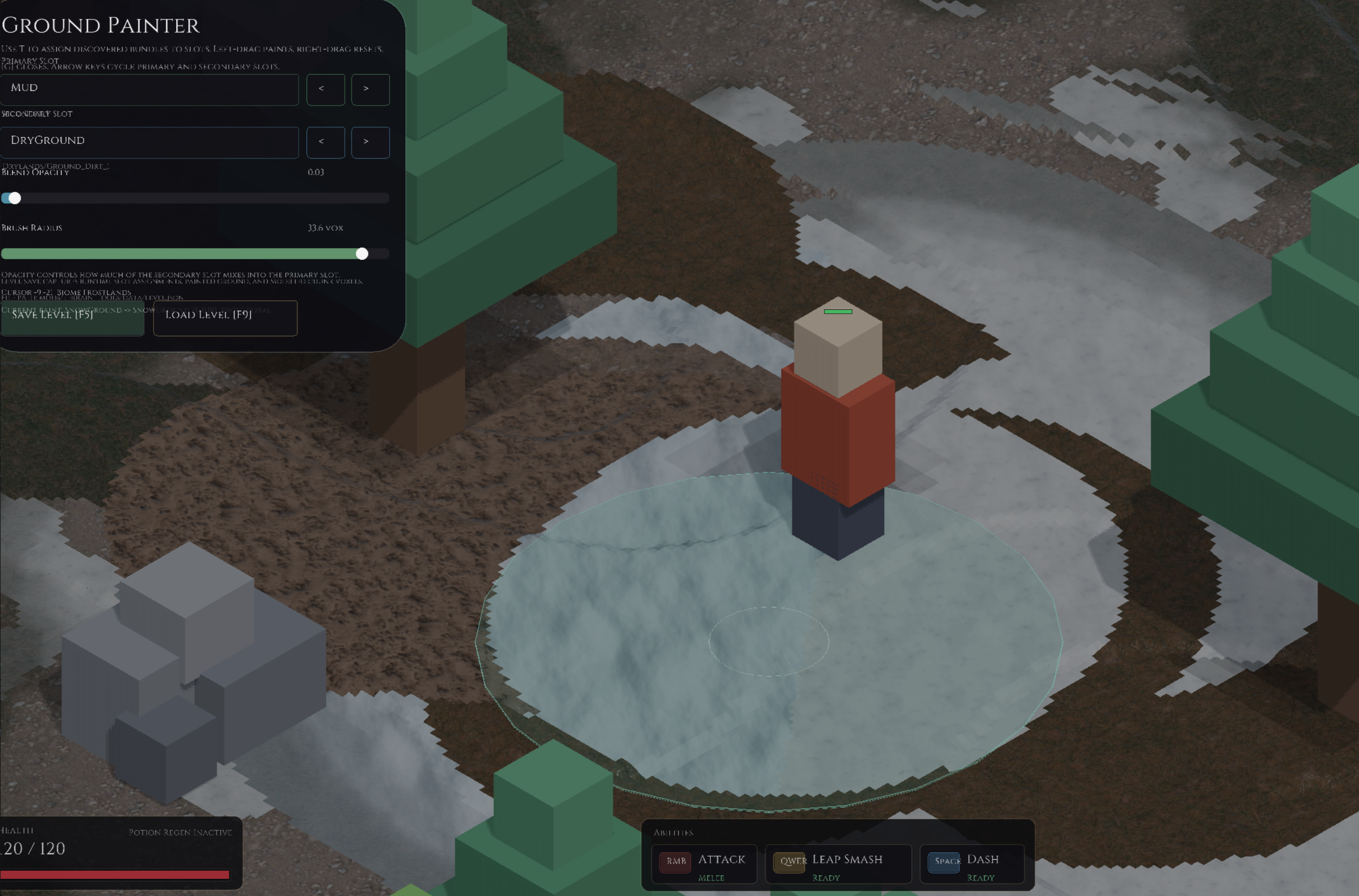Click the QWER keybind badge on Leap Smash
Screen dimensions: 1359x896
coord(790,862)
